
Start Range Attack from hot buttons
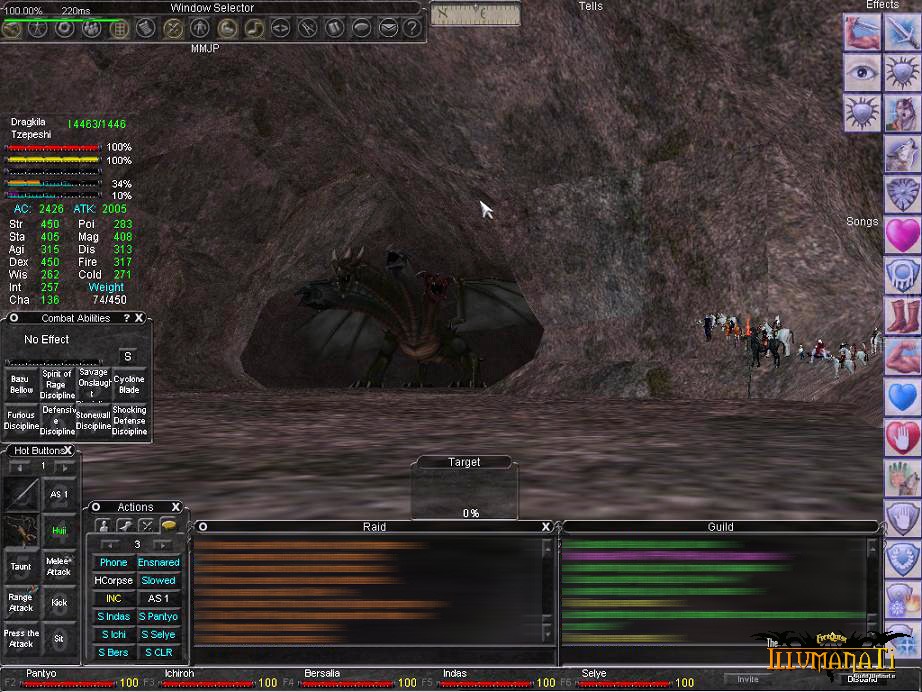pyautogui.click(x=21, y=603)
